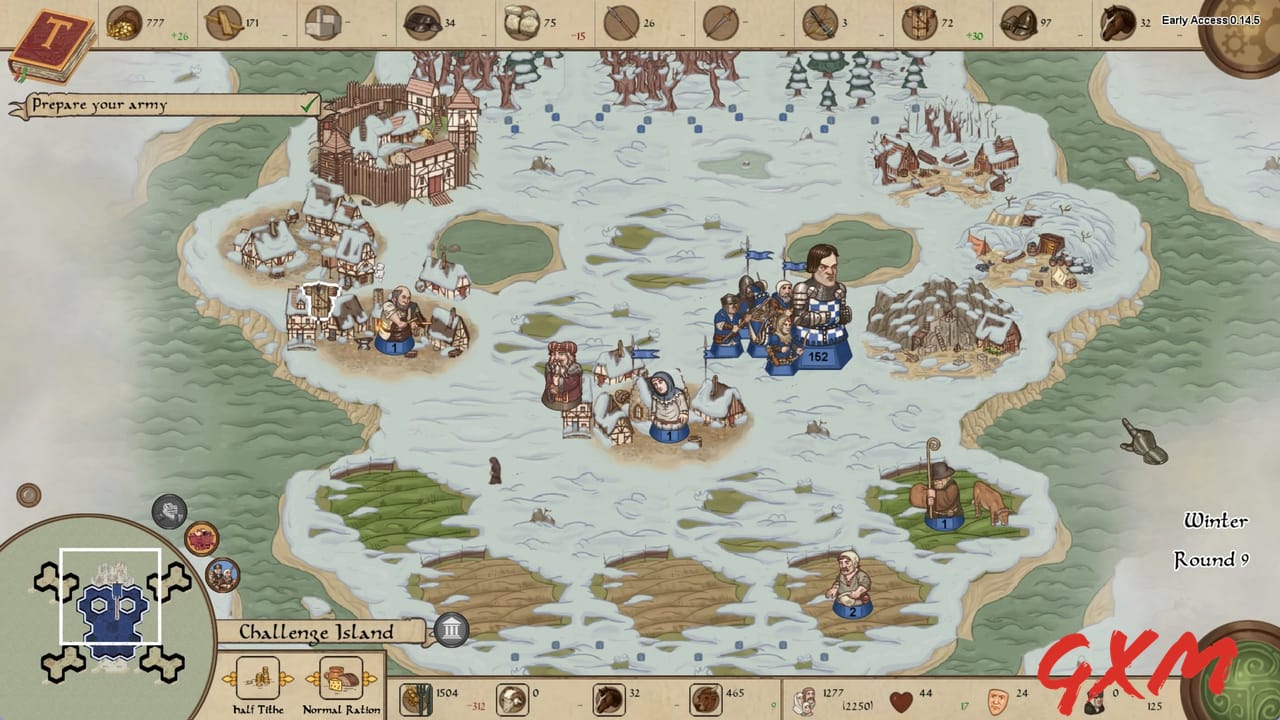
Task: Cycle tithe with the arrow beside half Tithe
Action: [x=288, y=679]
